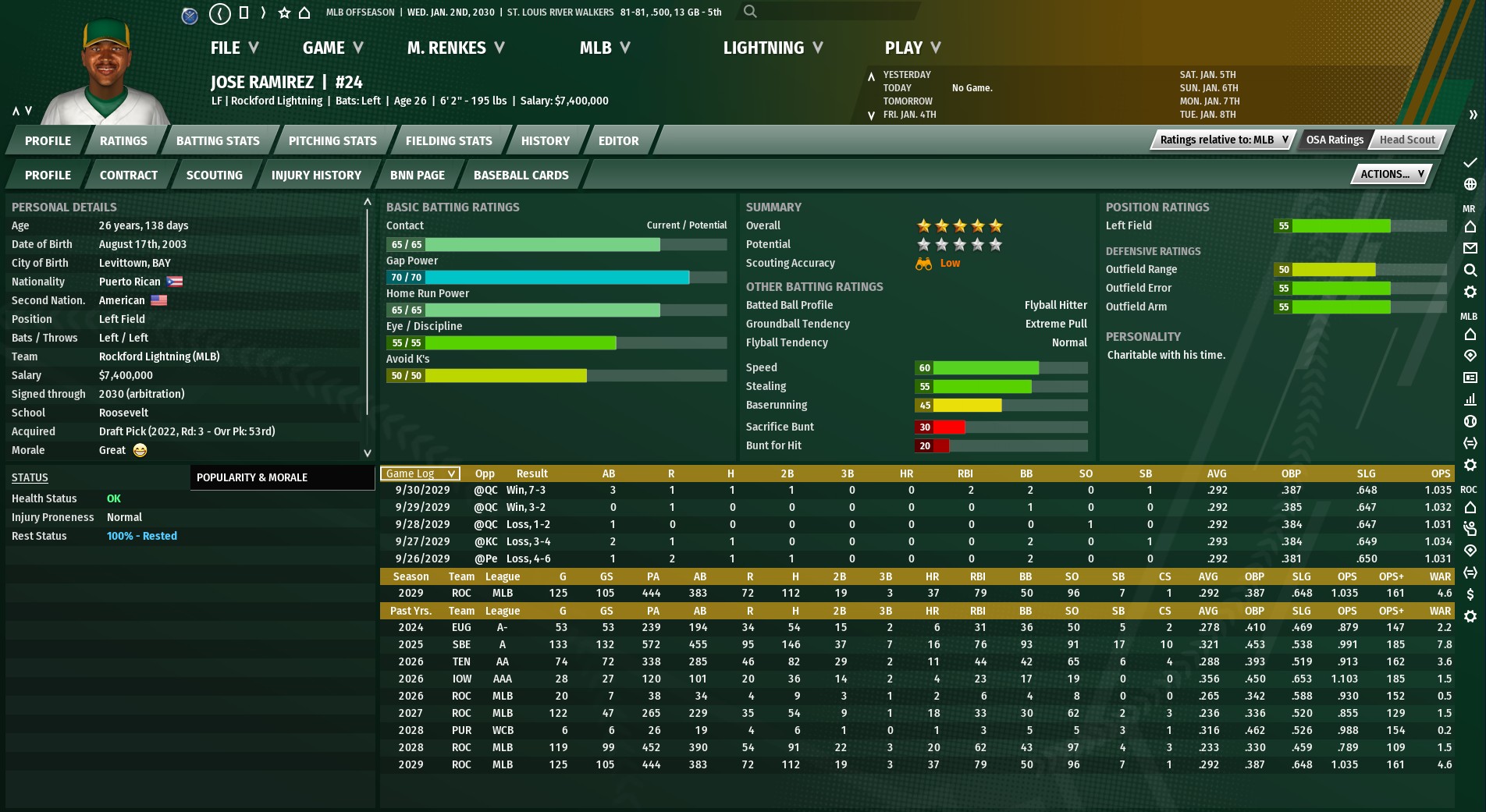The image size is (1486, 812).
Task: Click the search magnifier icon in top bar
Action: click(x=750, y=12)
